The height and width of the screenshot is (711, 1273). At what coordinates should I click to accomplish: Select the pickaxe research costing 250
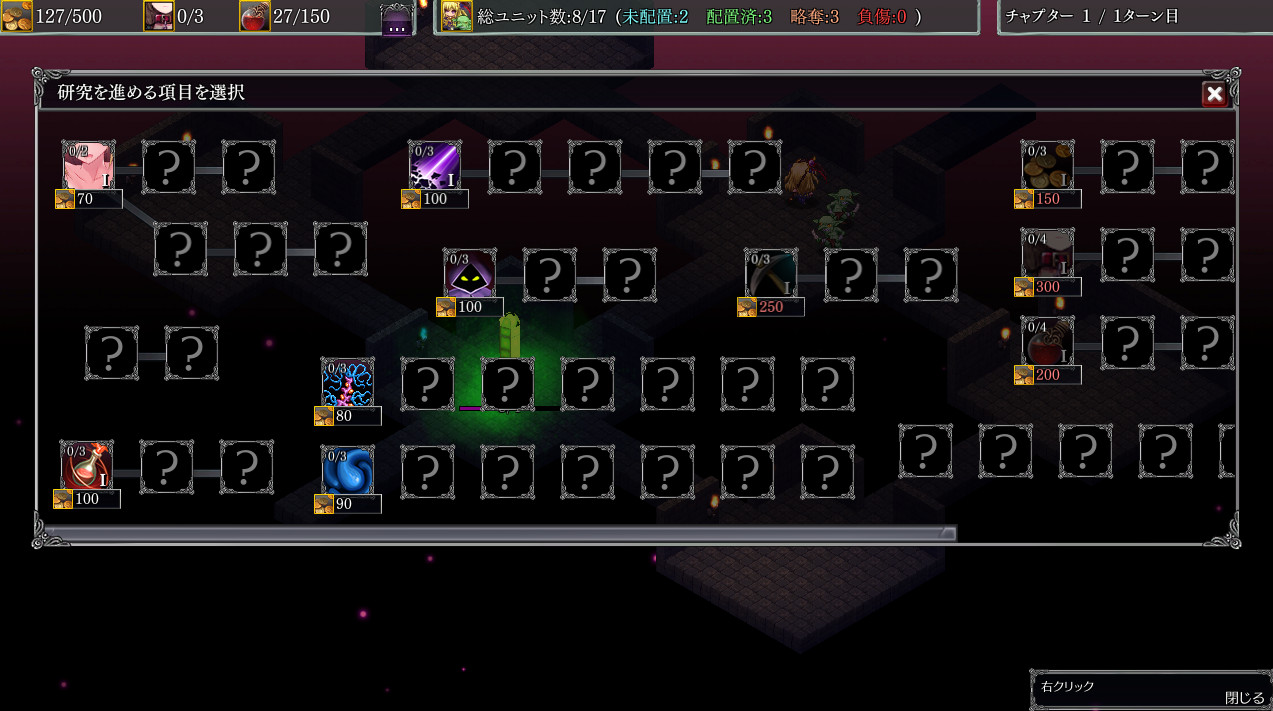point(771,274)
